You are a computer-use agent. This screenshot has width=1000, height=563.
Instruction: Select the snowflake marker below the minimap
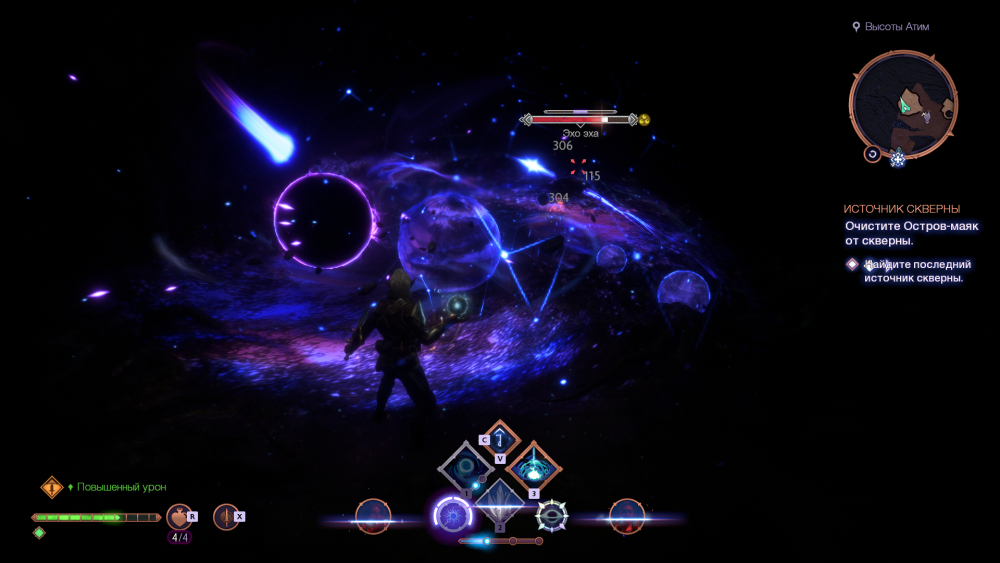click(897, 158)
